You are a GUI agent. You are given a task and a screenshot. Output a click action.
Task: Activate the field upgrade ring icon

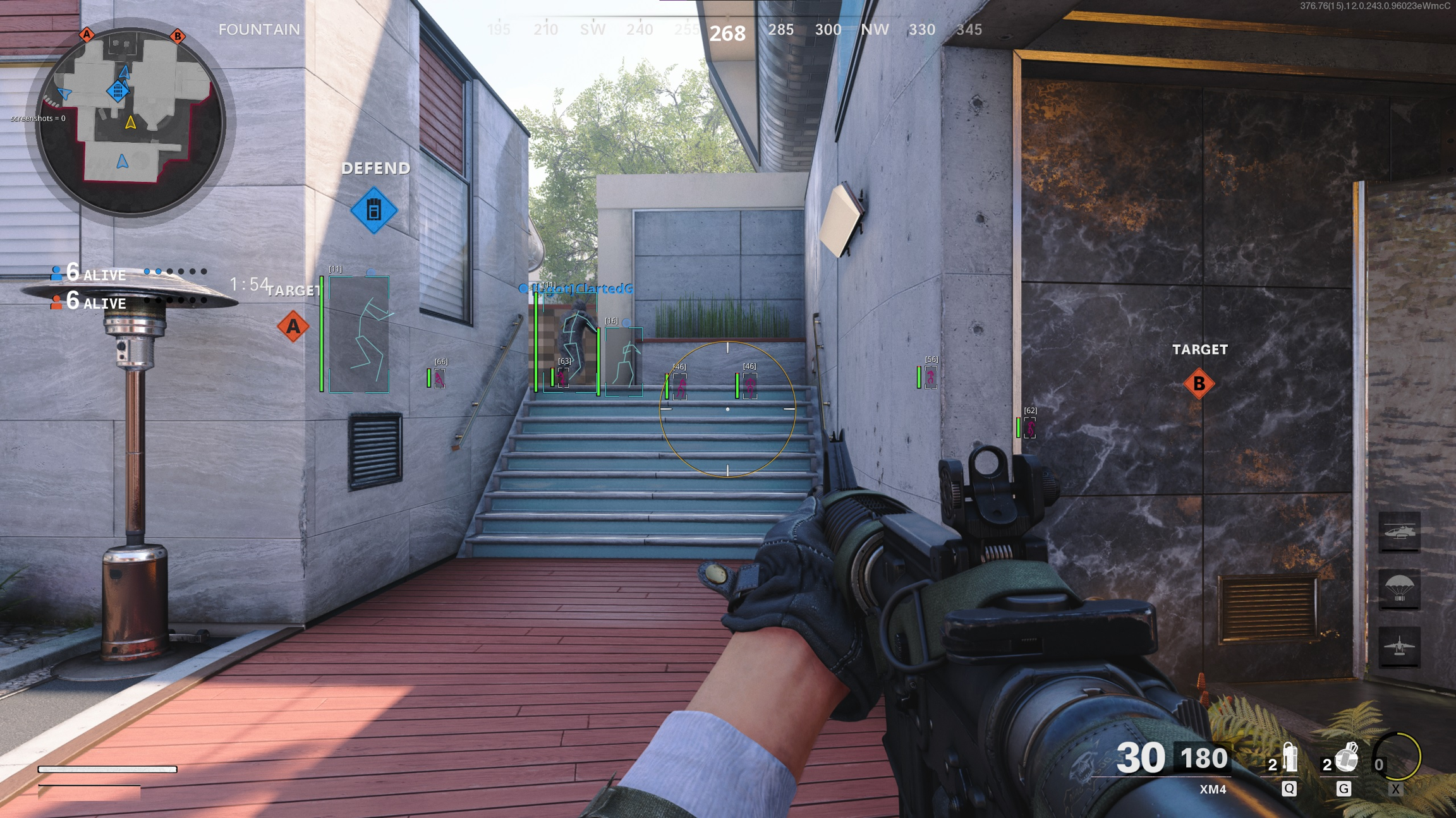tap(1397, 757)
